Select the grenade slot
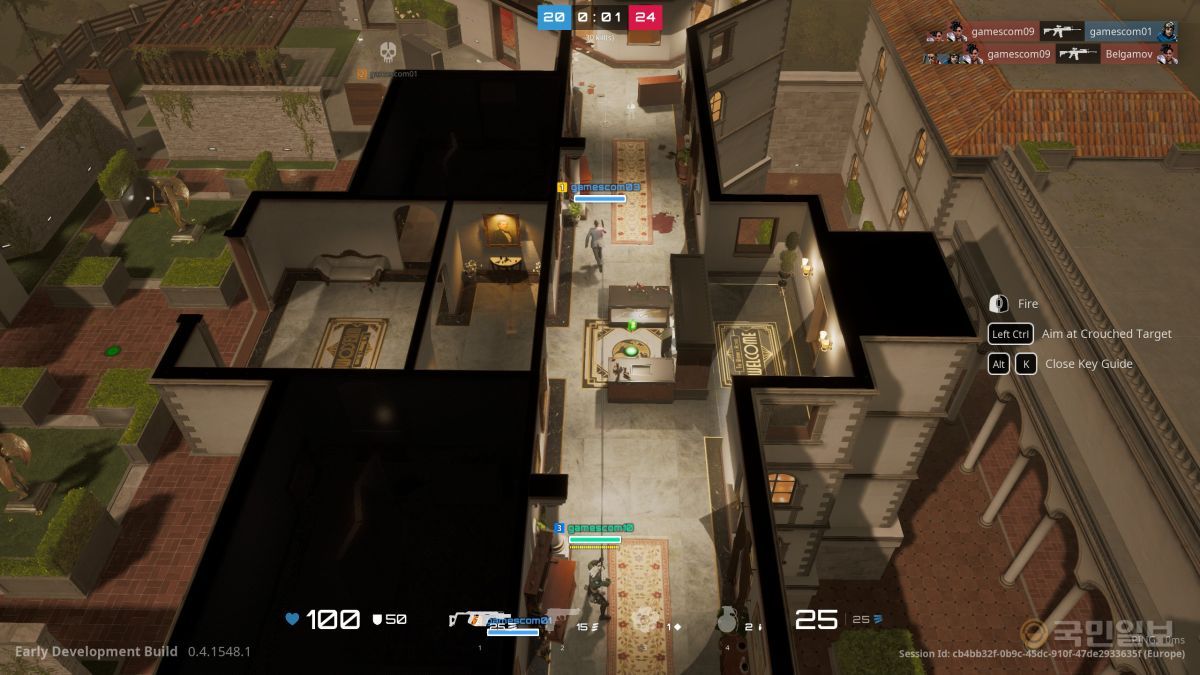Viewport: 1200px width, 675px height. point(727,621)
